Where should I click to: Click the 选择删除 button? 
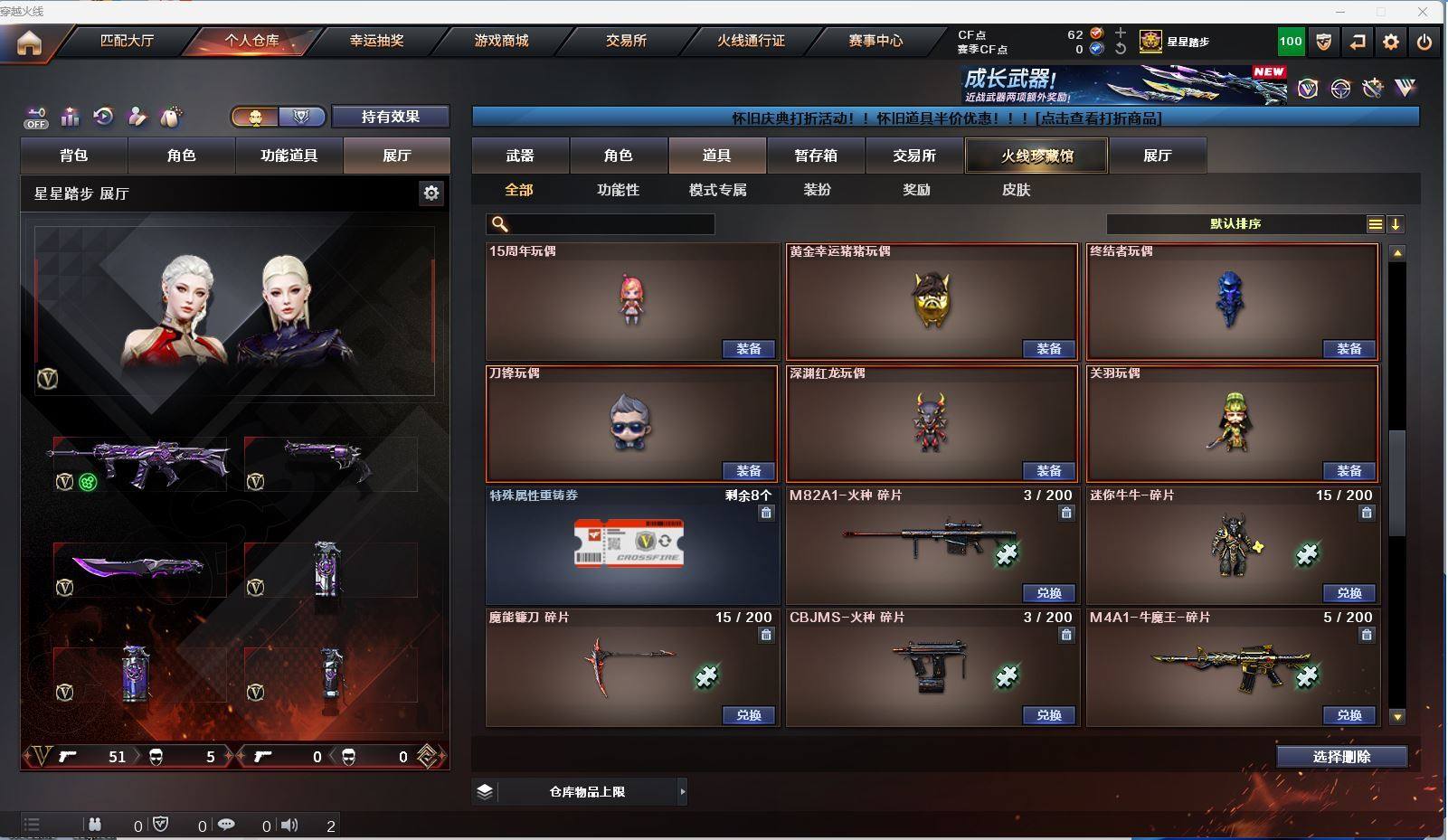pos(1341,757)
